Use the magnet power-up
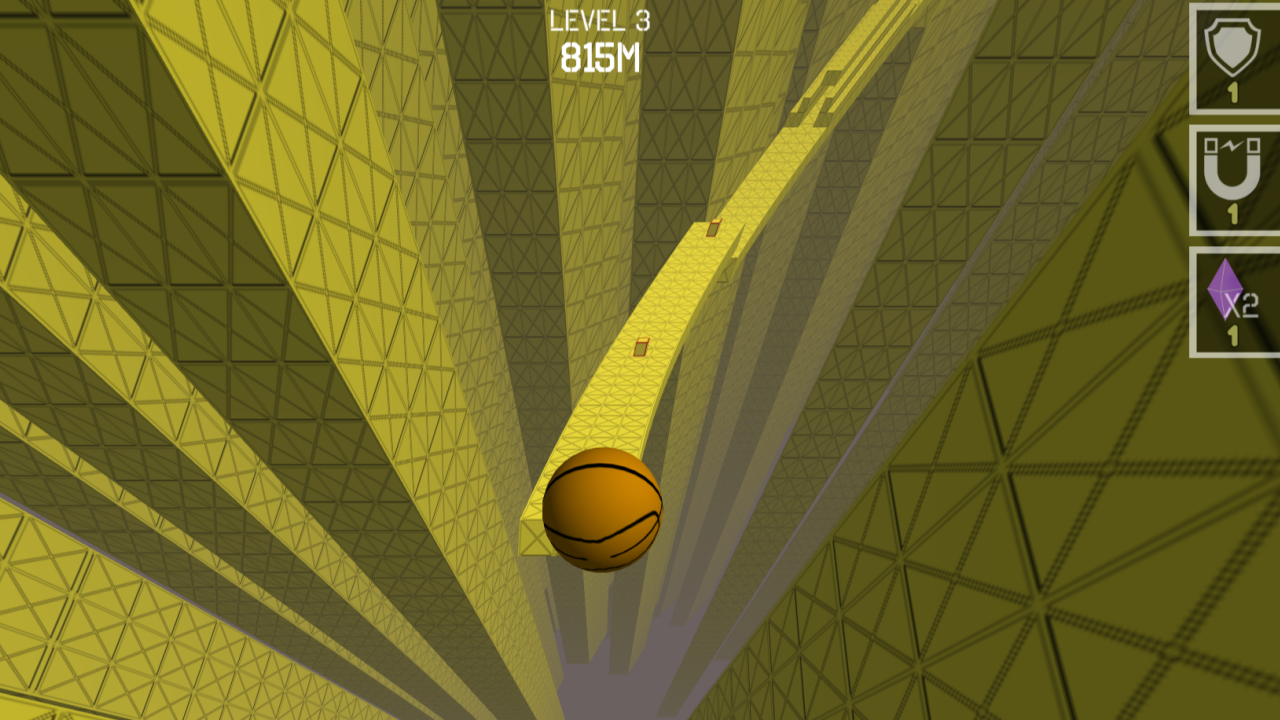The height and width of the screenshot is (720, 1280). [1232, 175]
